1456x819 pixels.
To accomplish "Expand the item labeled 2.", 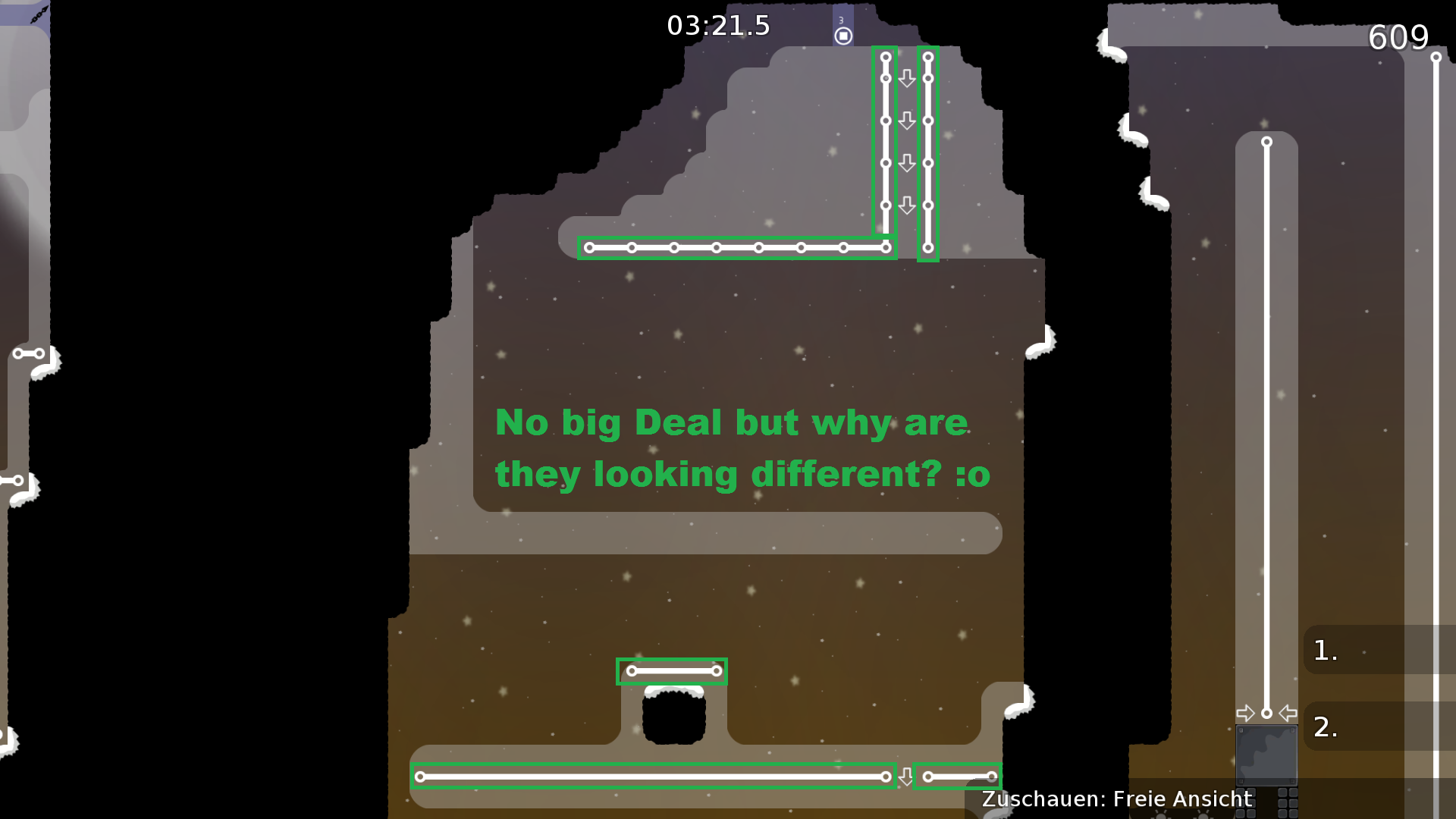I will (x=1326, y=727).
